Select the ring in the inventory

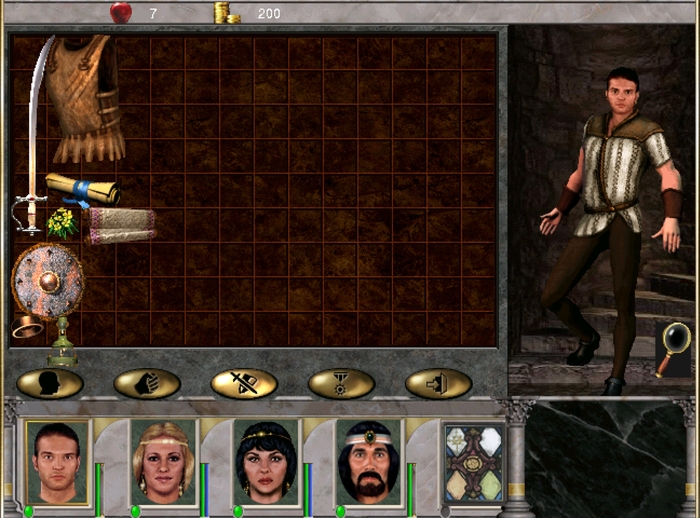(x=26, y=327)
